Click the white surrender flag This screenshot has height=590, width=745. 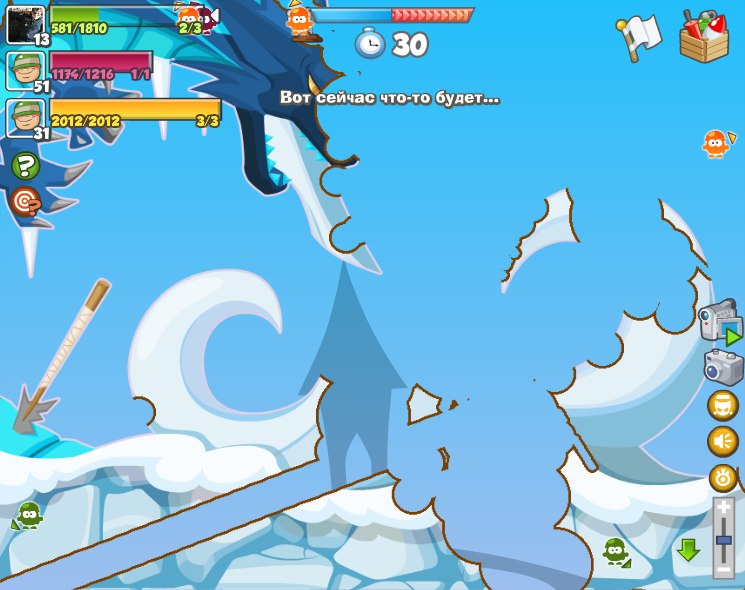(x=640, y=37)
